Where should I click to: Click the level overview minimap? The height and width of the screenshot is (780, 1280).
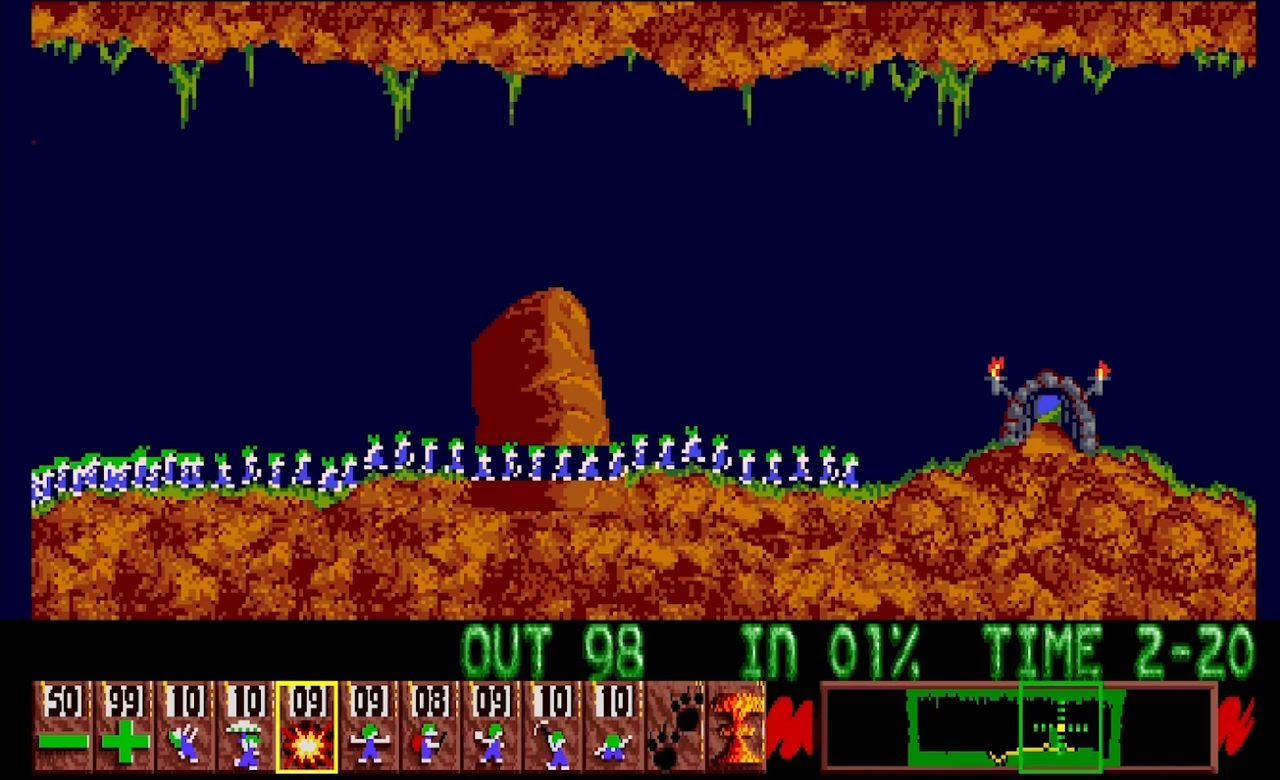tap(1018, 727)
